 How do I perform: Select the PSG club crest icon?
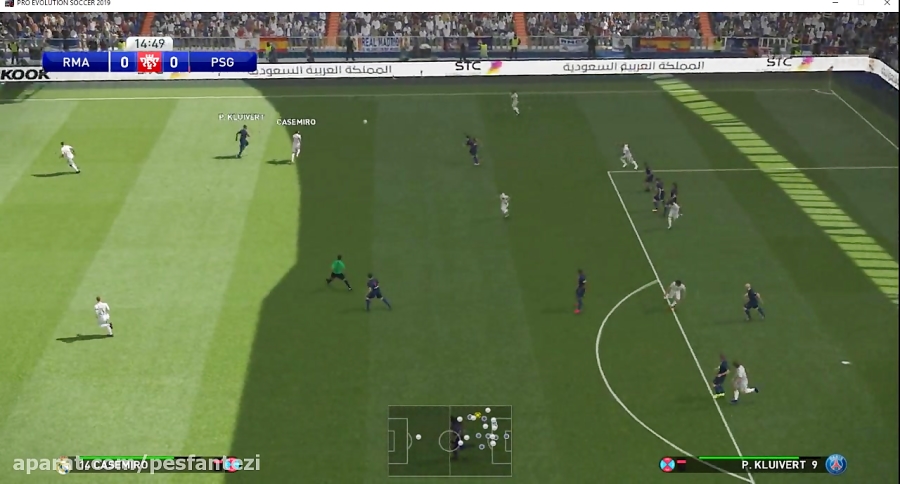pos(836,464)
